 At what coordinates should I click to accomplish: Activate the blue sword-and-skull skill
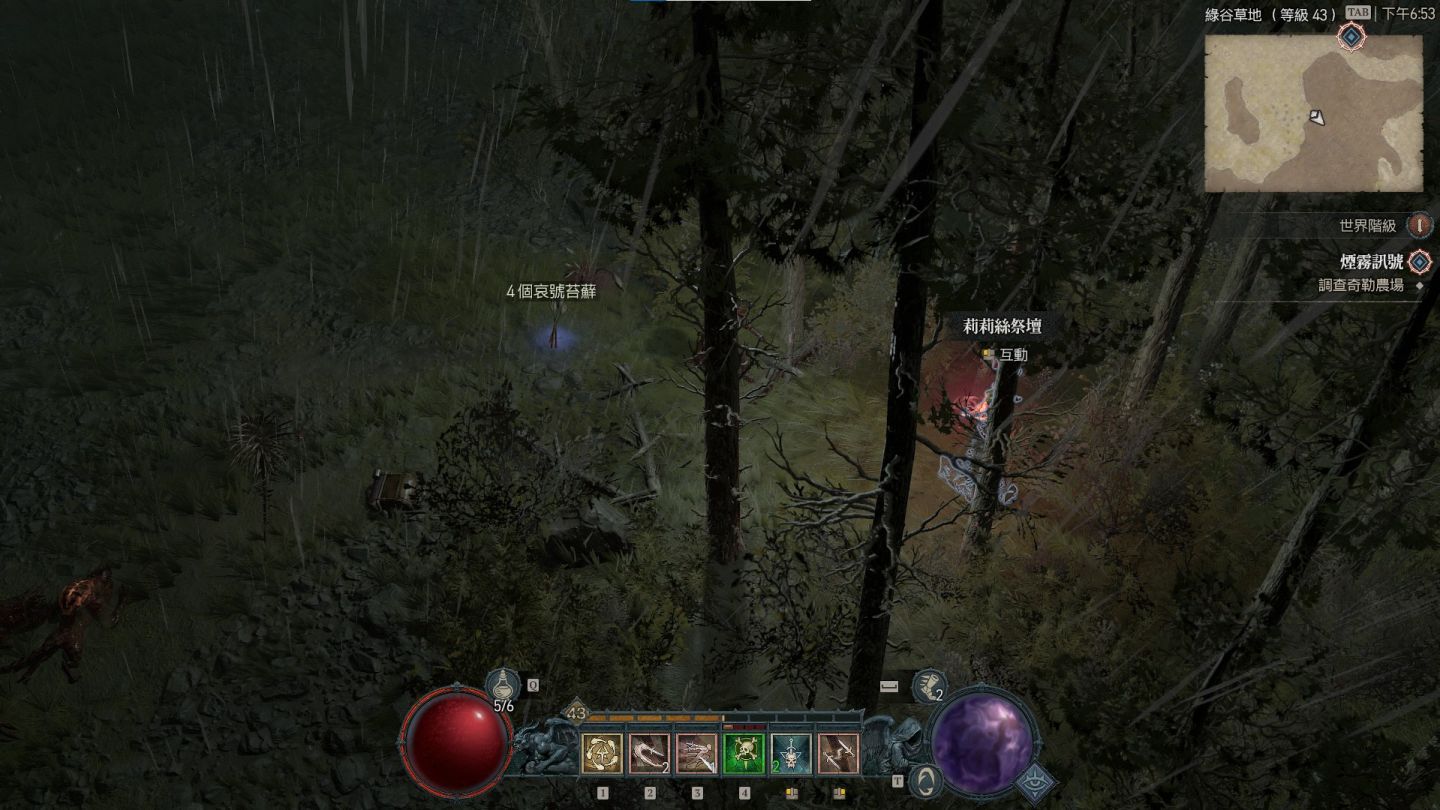(x=791, y=754)
